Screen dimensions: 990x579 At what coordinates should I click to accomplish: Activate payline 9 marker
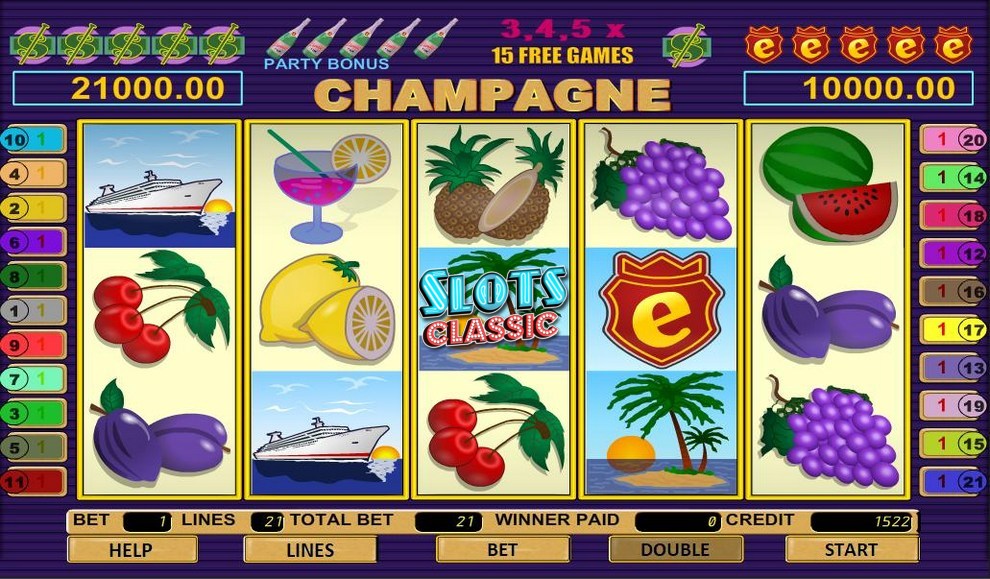coord(33,345)
